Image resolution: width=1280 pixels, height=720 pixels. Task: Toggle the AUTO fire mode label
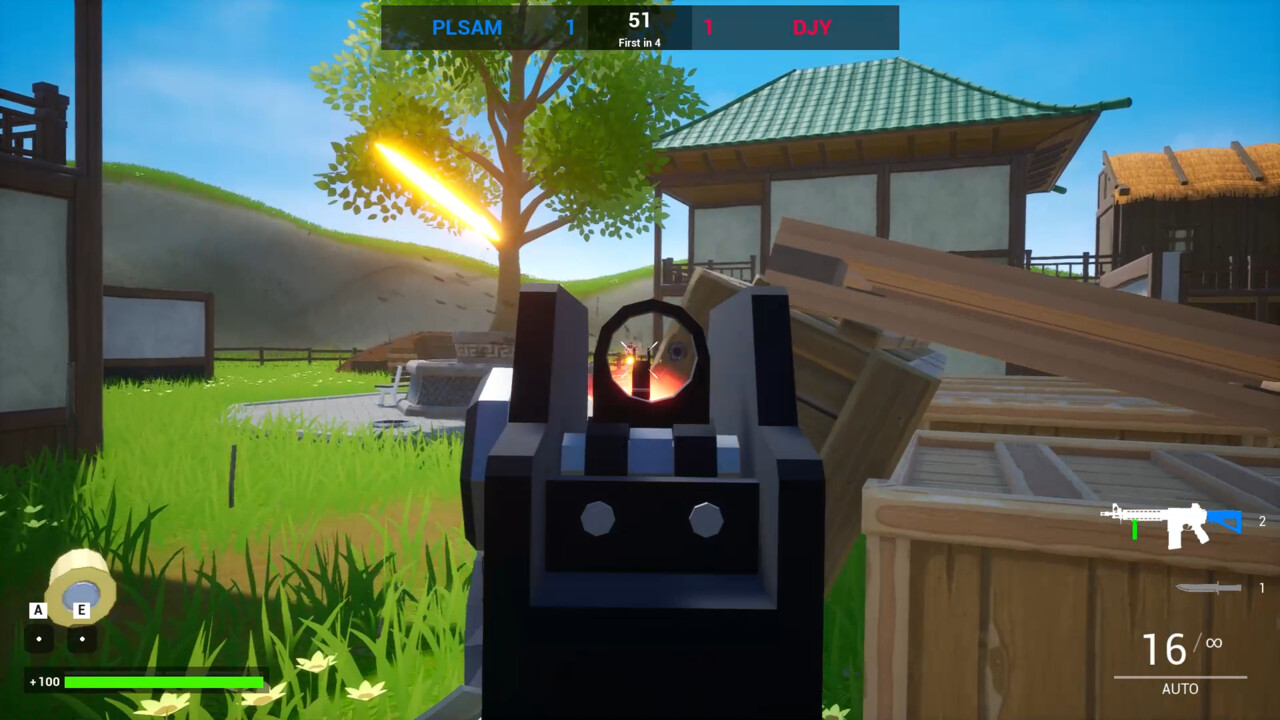1180,689
